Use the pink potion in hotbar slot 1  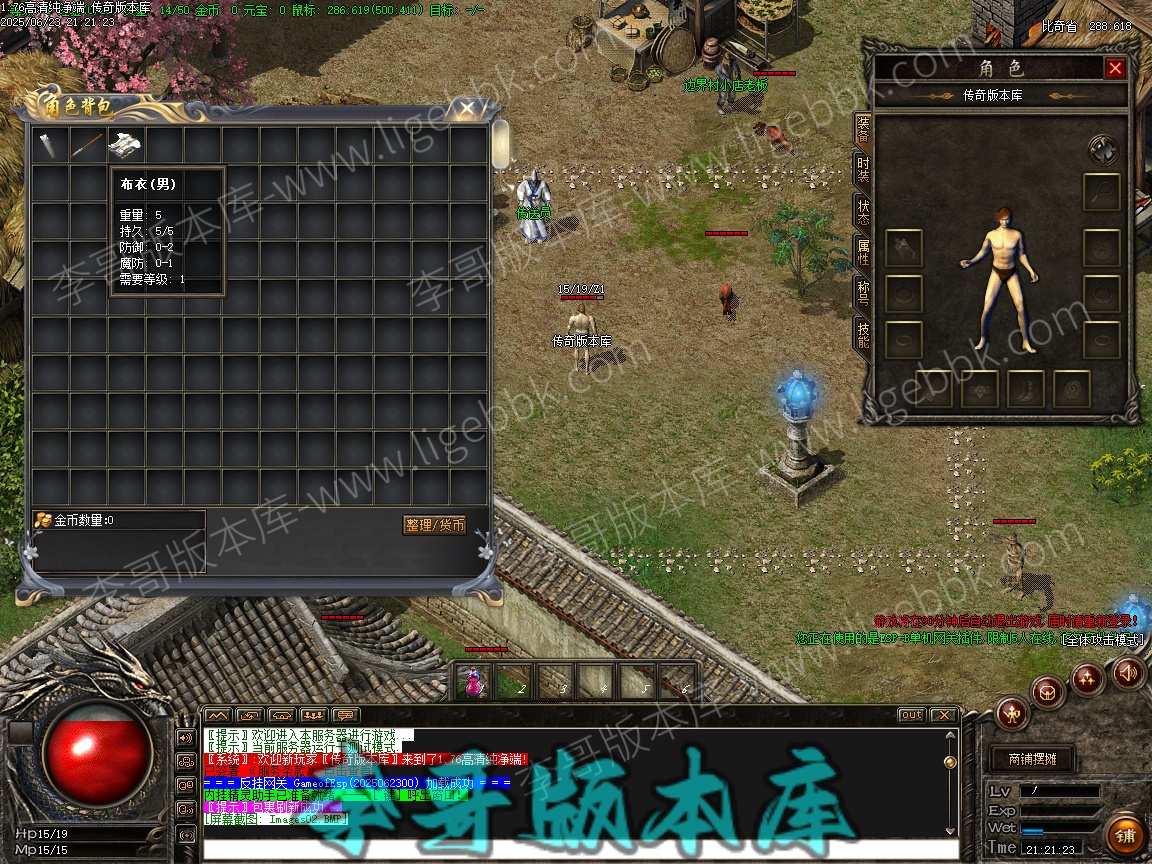click(473, 682)
